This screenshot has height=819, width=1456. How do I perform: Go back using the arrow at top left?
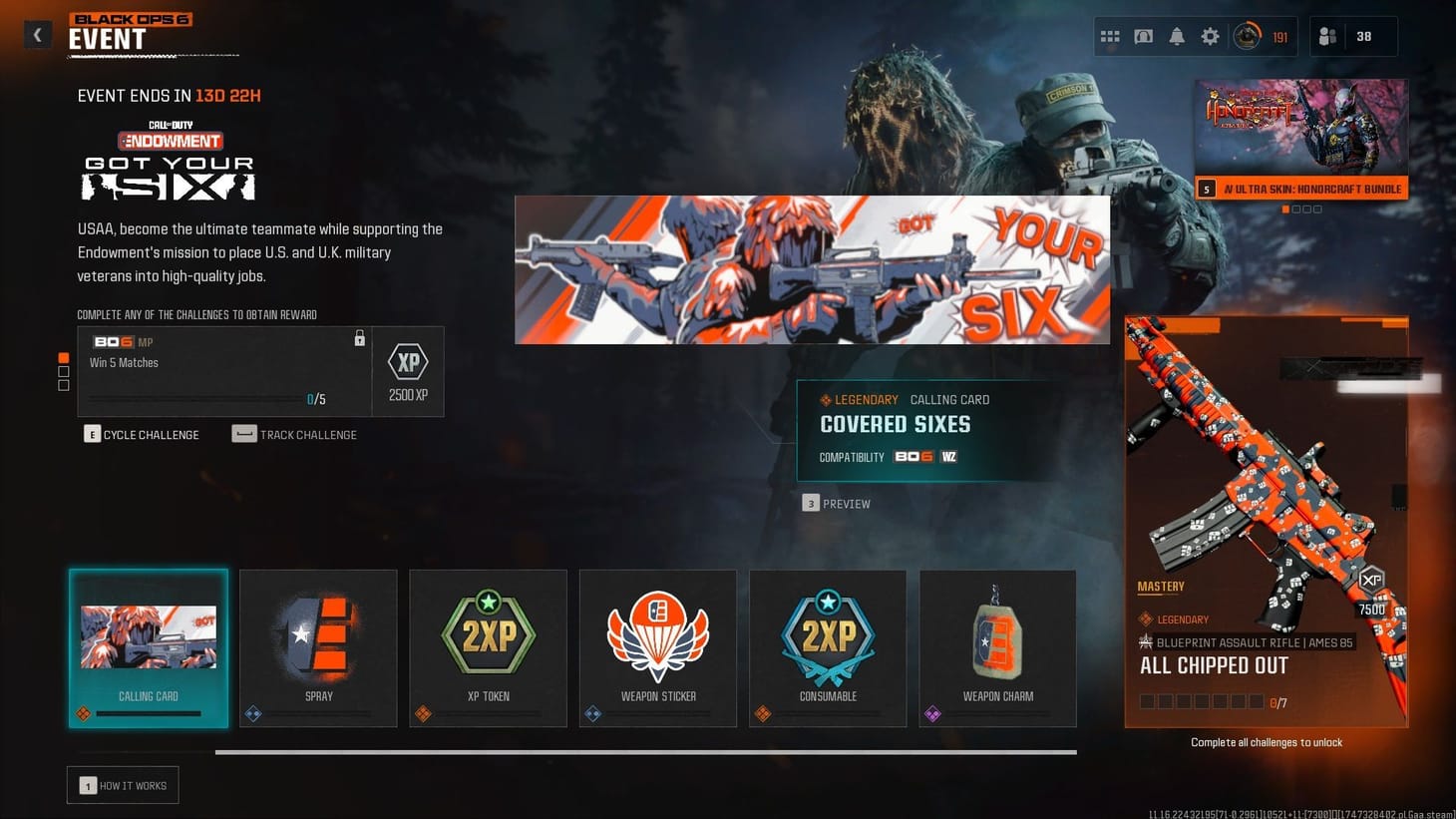tap(37, 34)
